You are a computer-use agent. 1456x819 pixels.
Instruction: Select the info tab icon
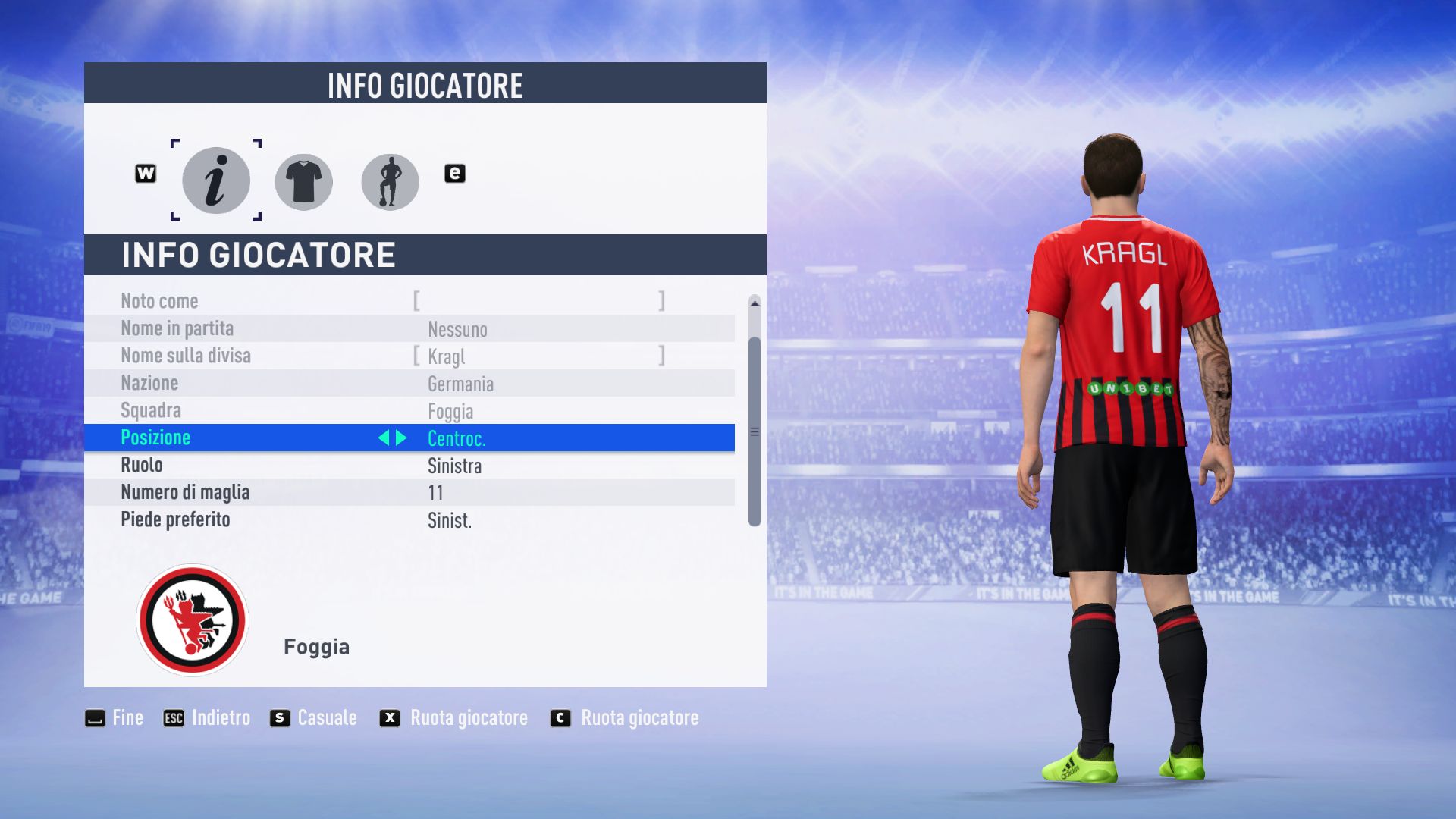(216, 180)
